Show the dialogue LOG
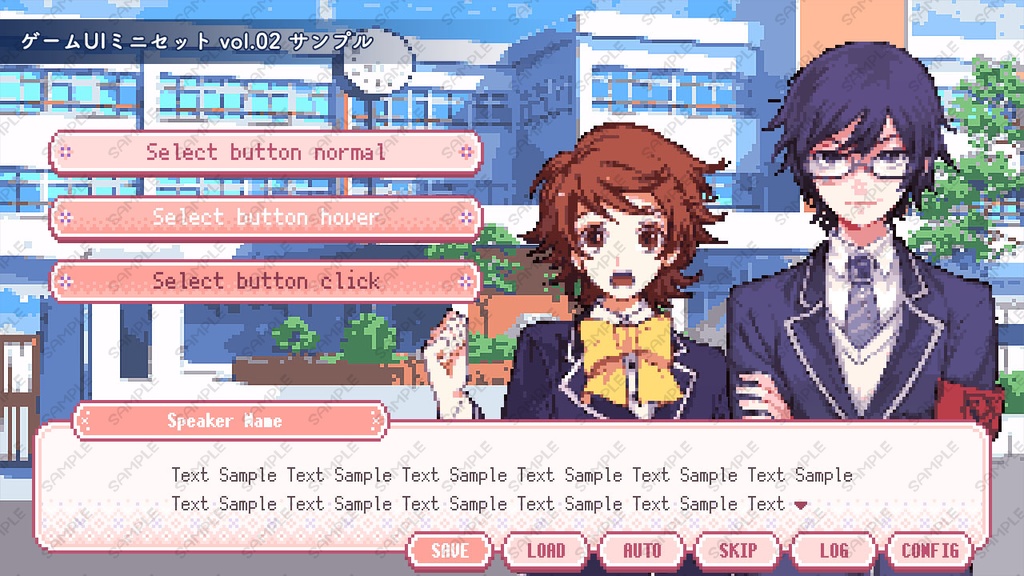 tap(834, 550)
